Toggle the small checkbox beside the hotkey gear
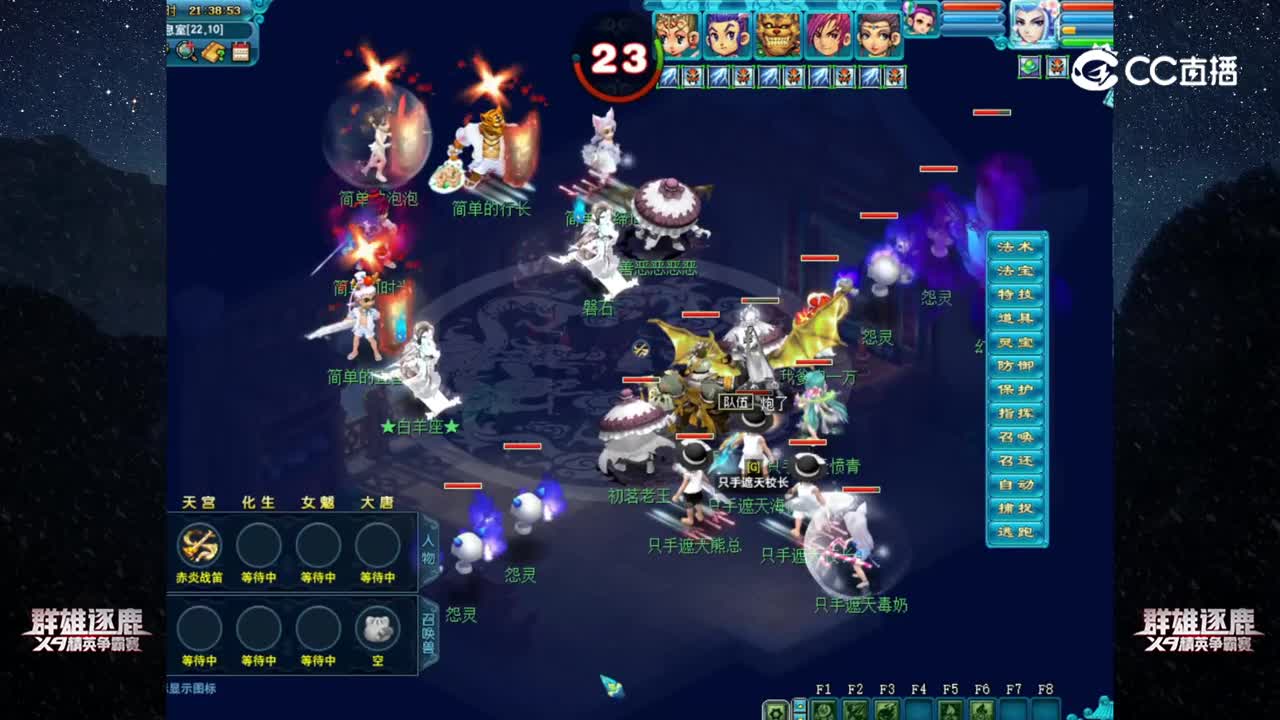 click(x=798, y=705)
